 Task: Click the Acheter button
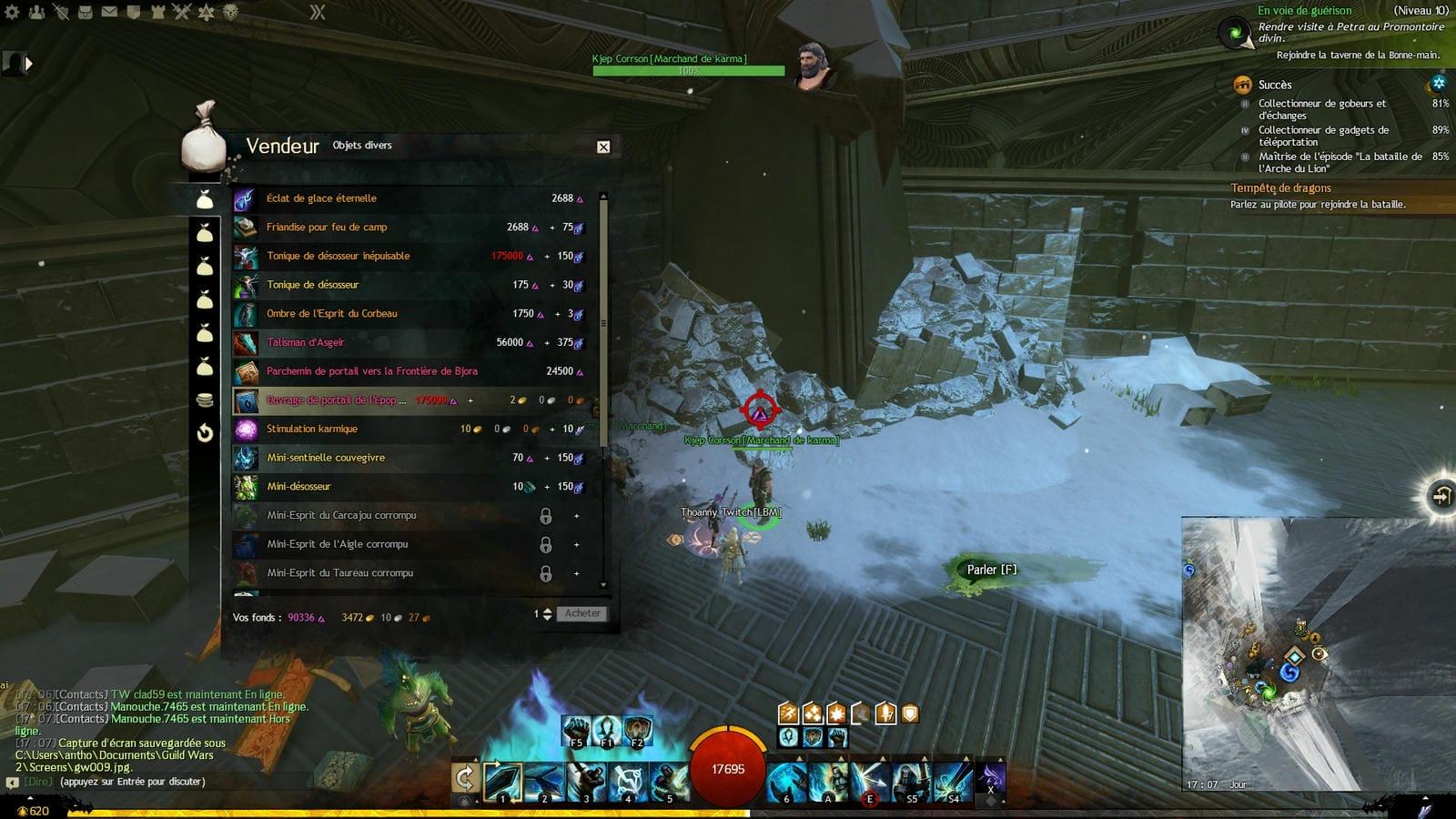click(581, 614)
